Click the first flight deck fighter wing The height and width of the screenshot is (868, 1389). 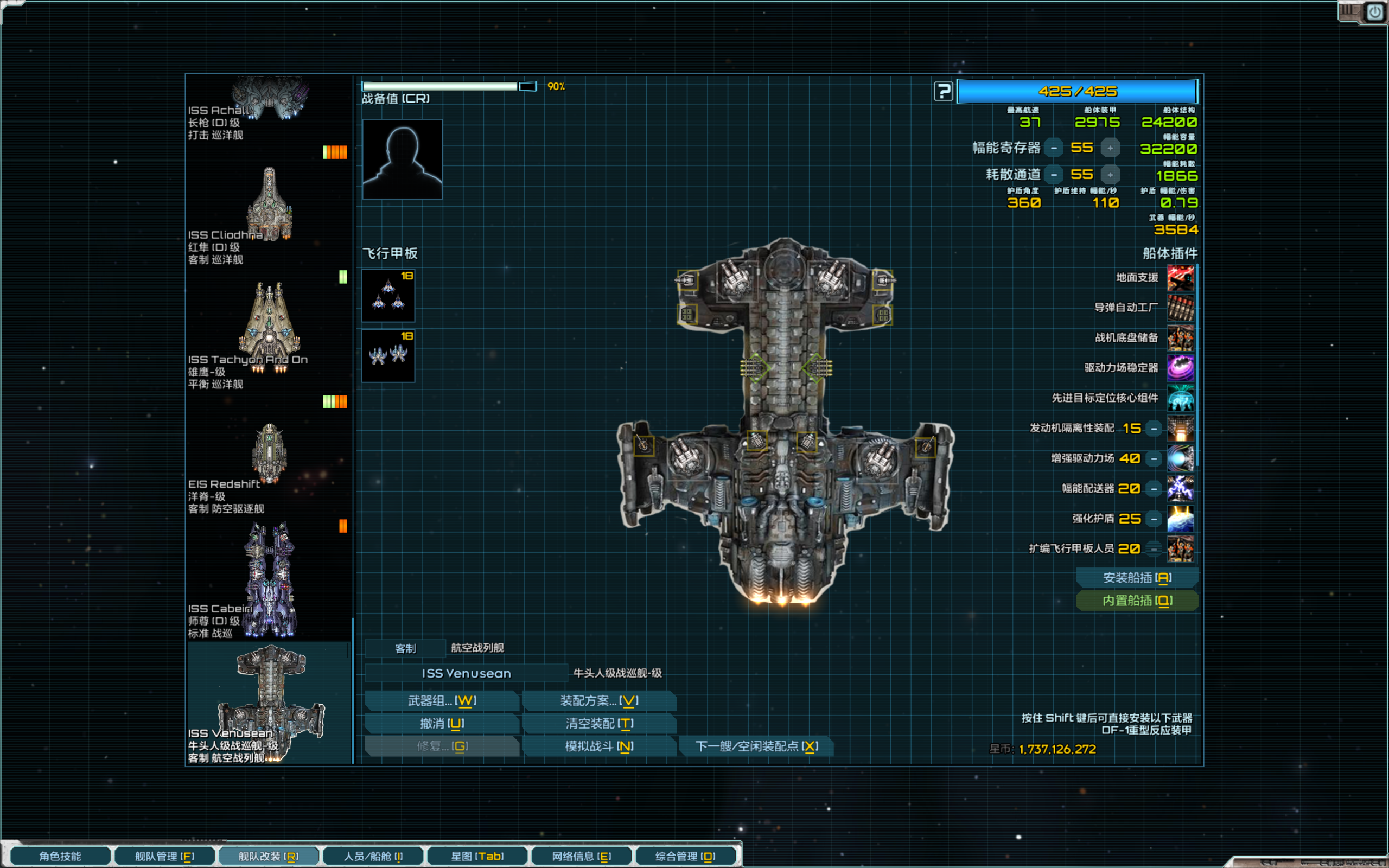point(388,296)
